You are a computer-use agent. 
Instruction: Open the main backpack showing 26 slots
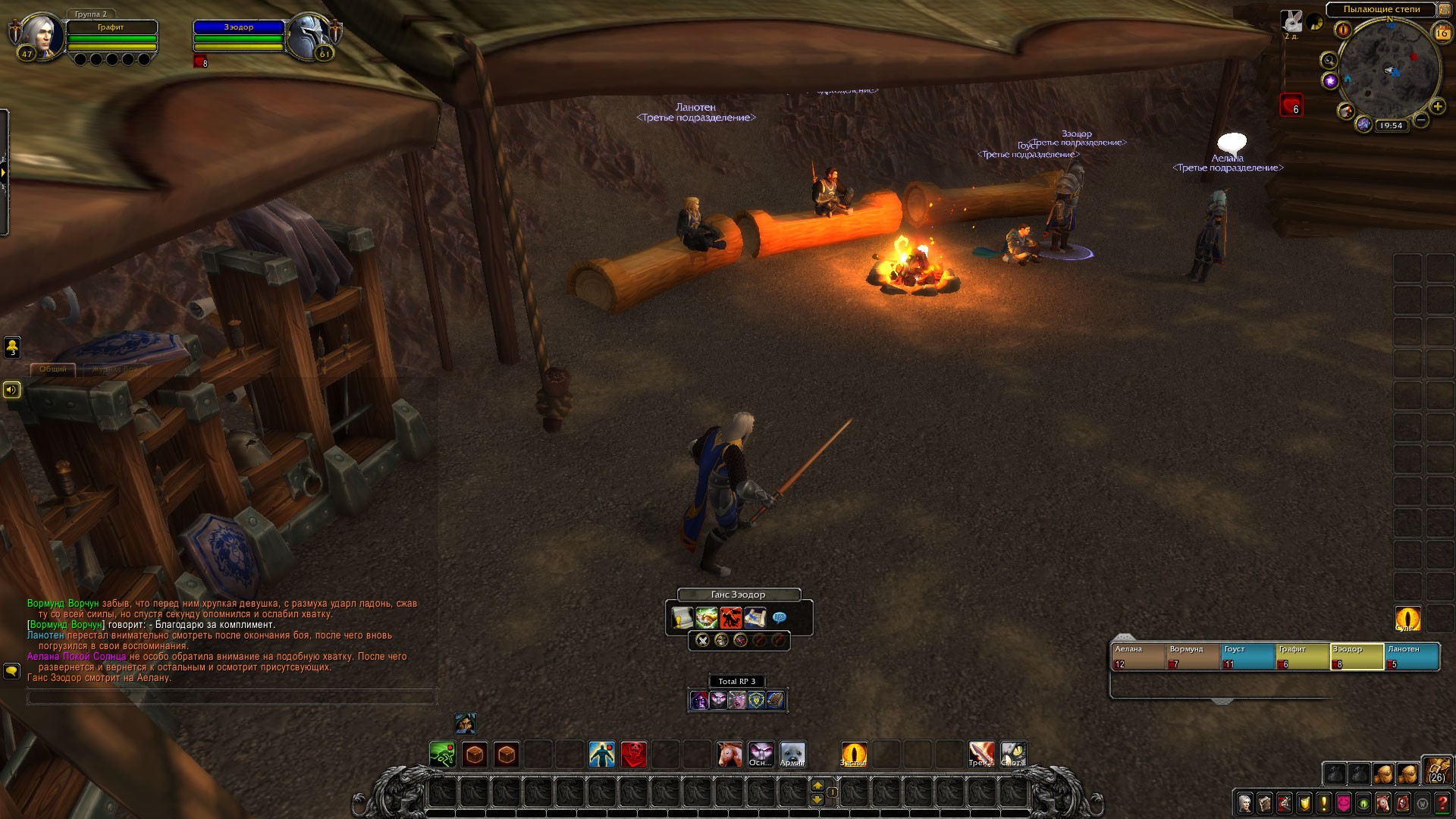click(x=1437, y=770)
